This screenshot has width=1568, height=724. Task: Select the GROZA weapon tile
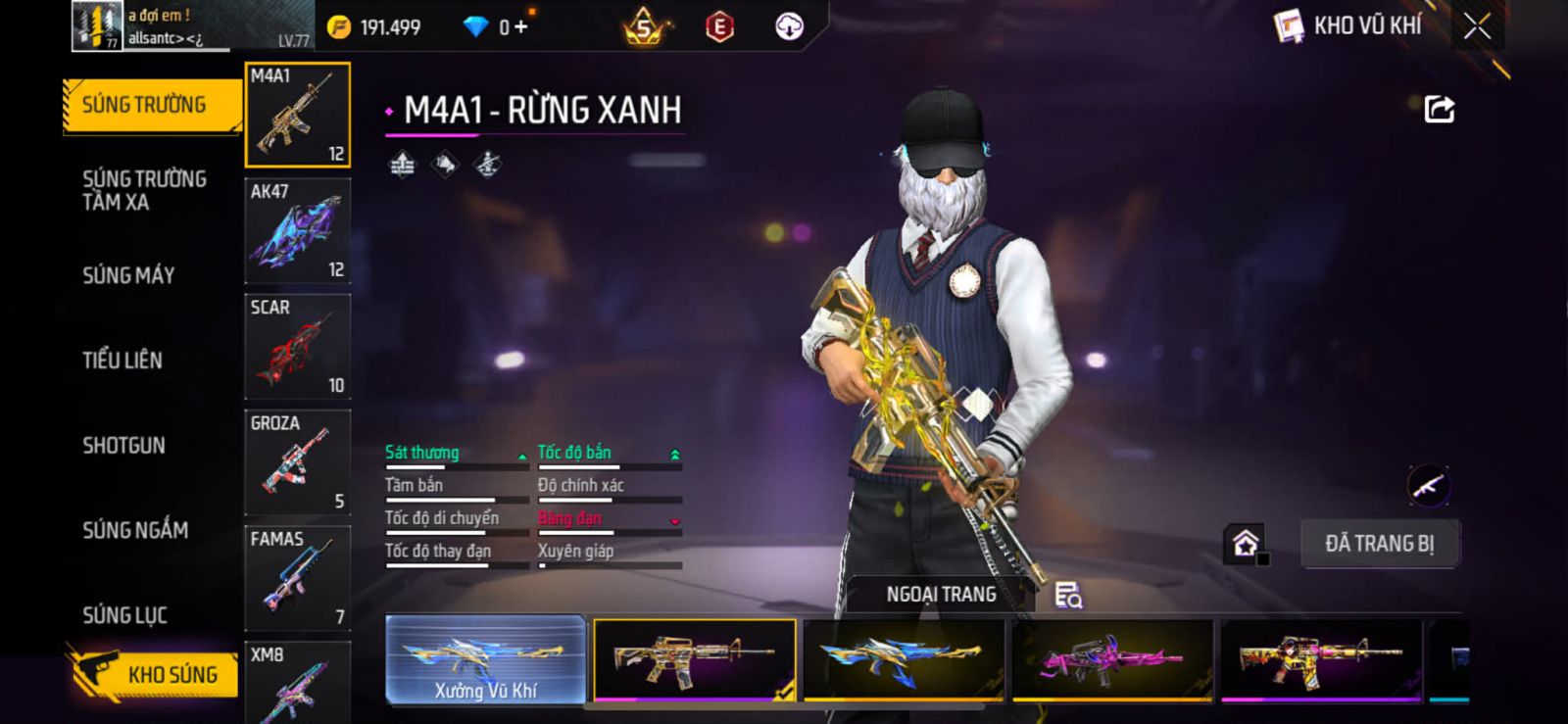click(x=297, y=462)
